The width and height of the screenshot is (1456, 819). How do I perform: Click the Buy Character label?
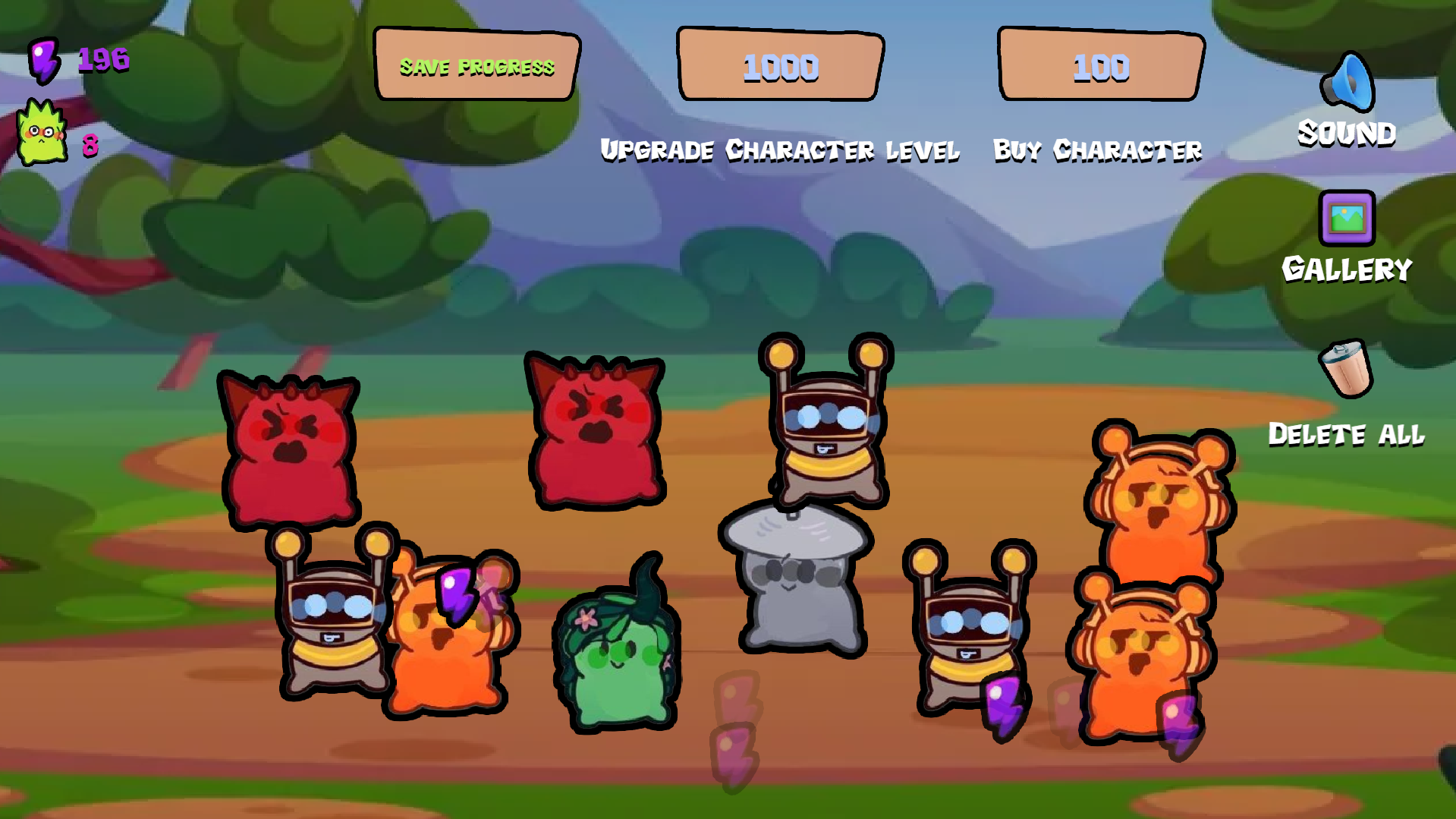click(x=1097, y=149)
